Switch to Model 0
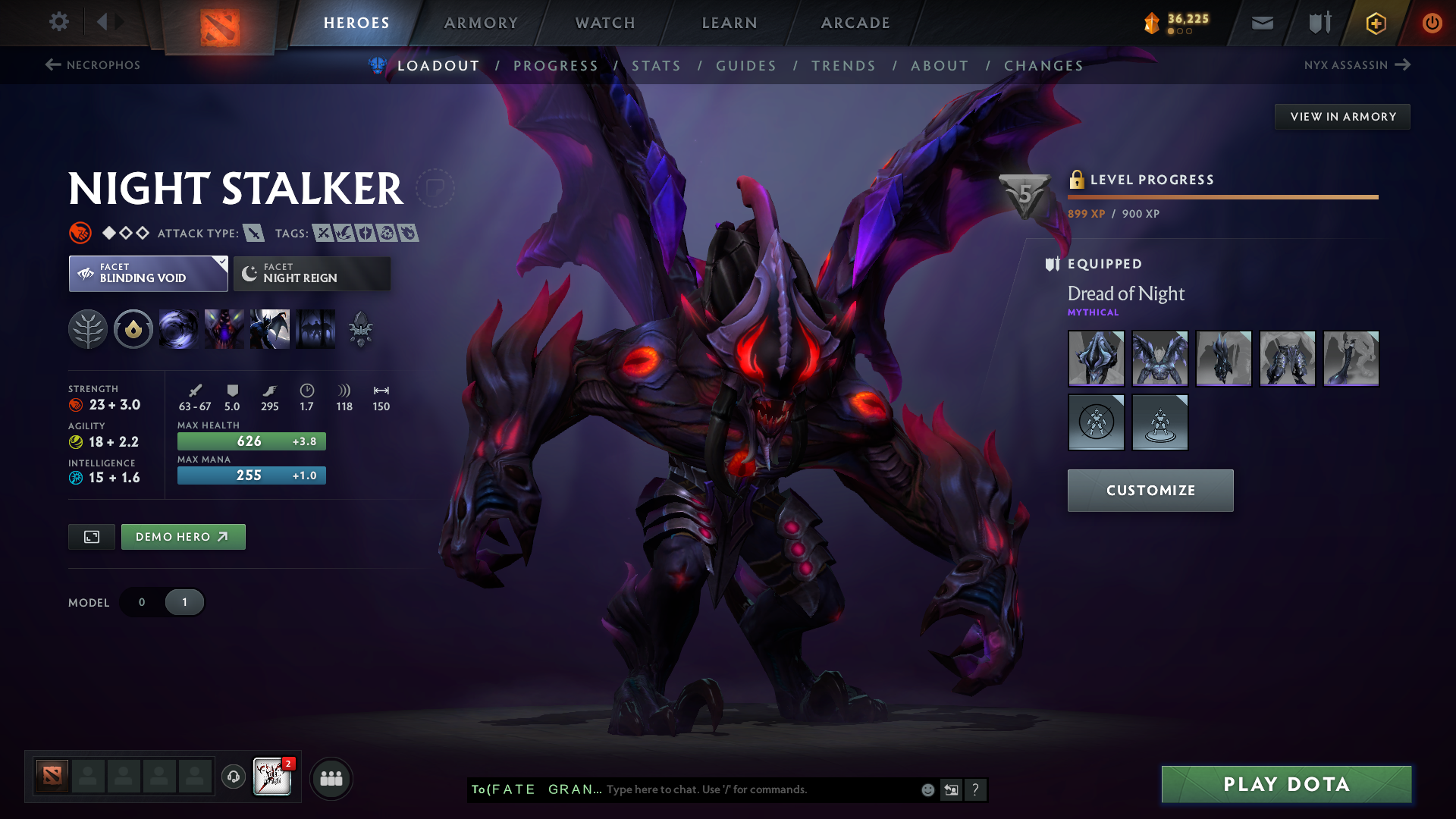Screen dimensions: 1456x819 pos(141,601)
